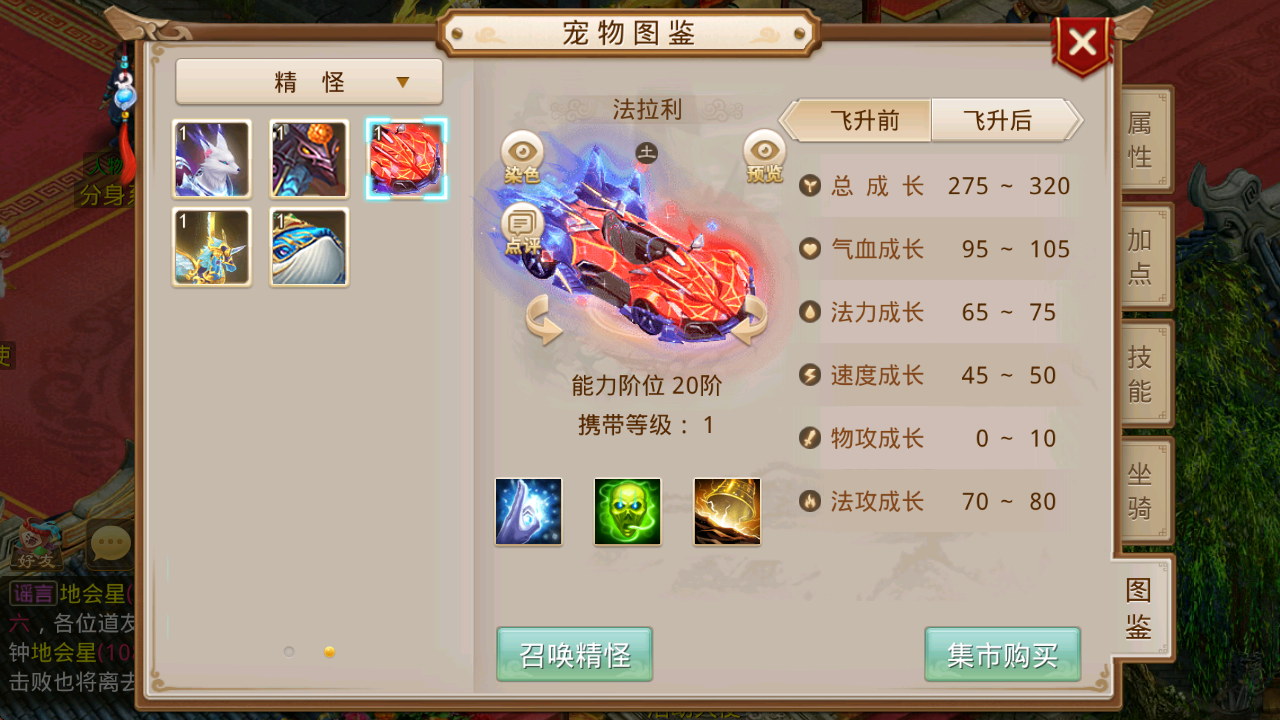1280x720 pixels.
Task: Select the blue hand skill icon
Action: point(527,511)
